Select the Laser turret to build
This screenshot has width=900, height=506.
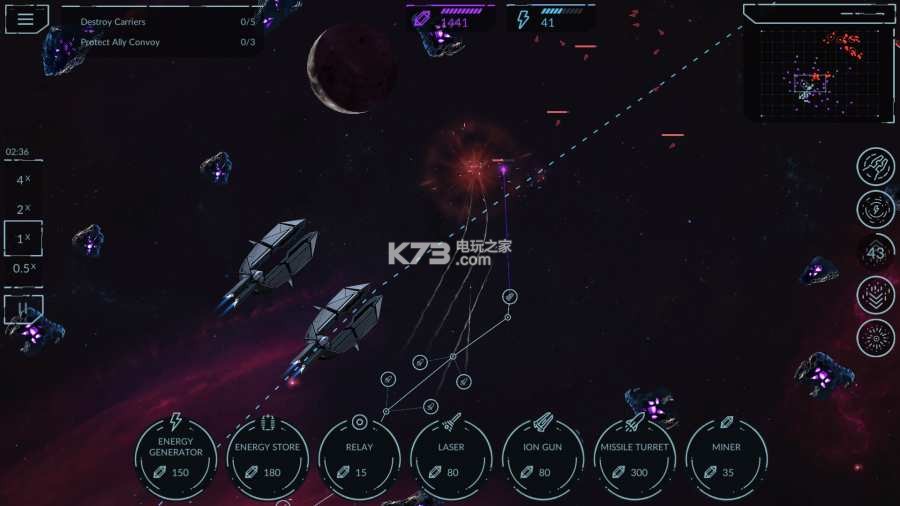pyautogui.click(x=451, y=457)
